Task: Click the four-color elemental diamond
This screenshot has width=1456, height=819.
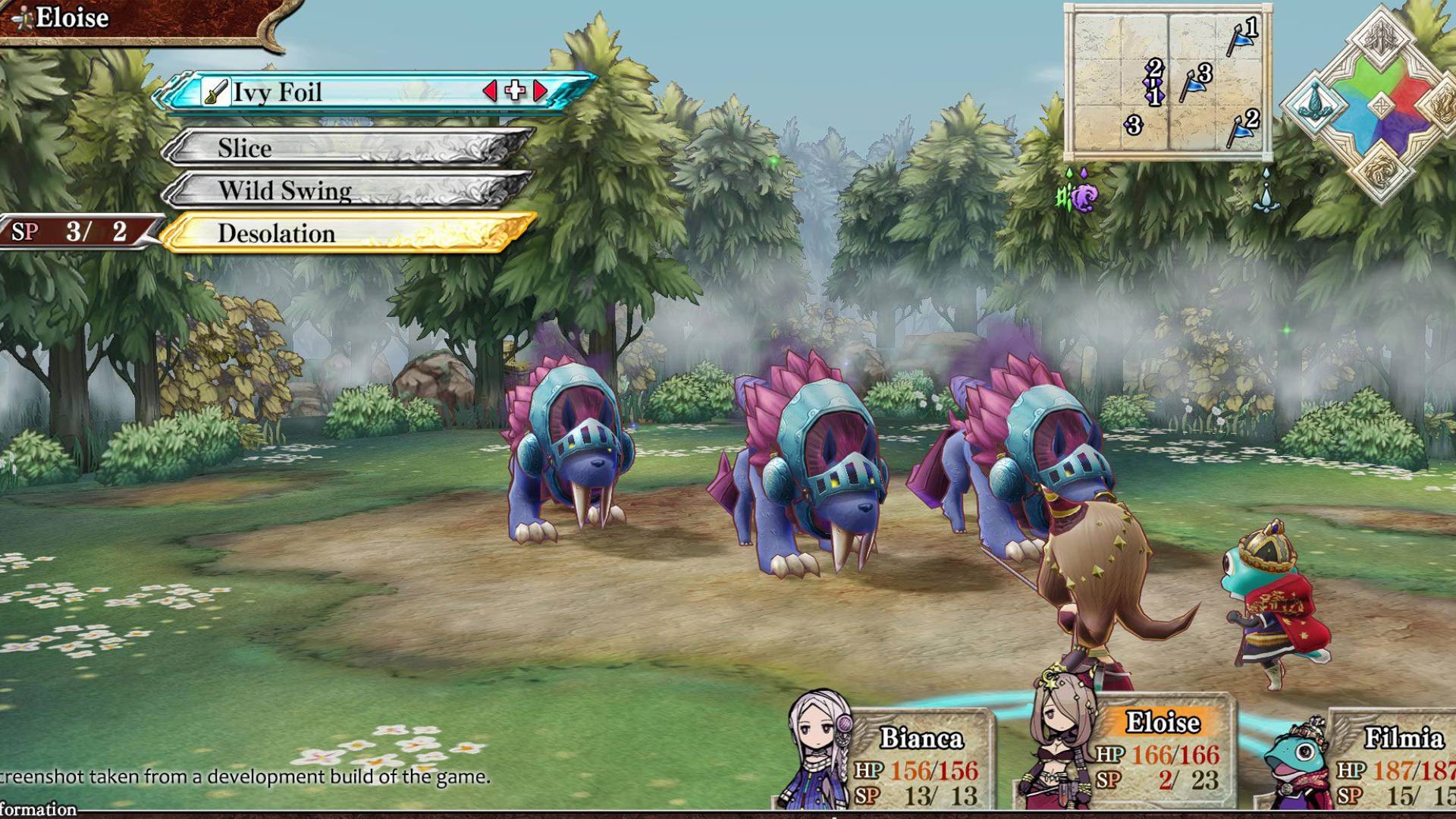Action: click(1381, 105)
